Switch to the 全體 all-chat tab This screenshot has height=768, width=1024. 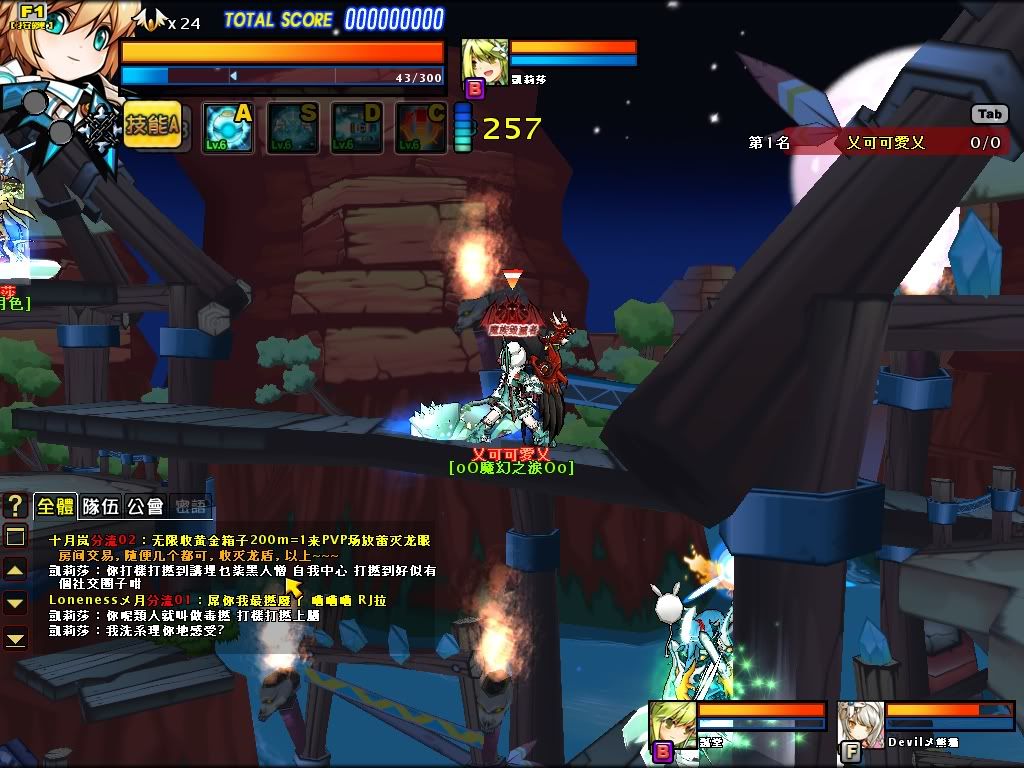(x=54, y=506)
